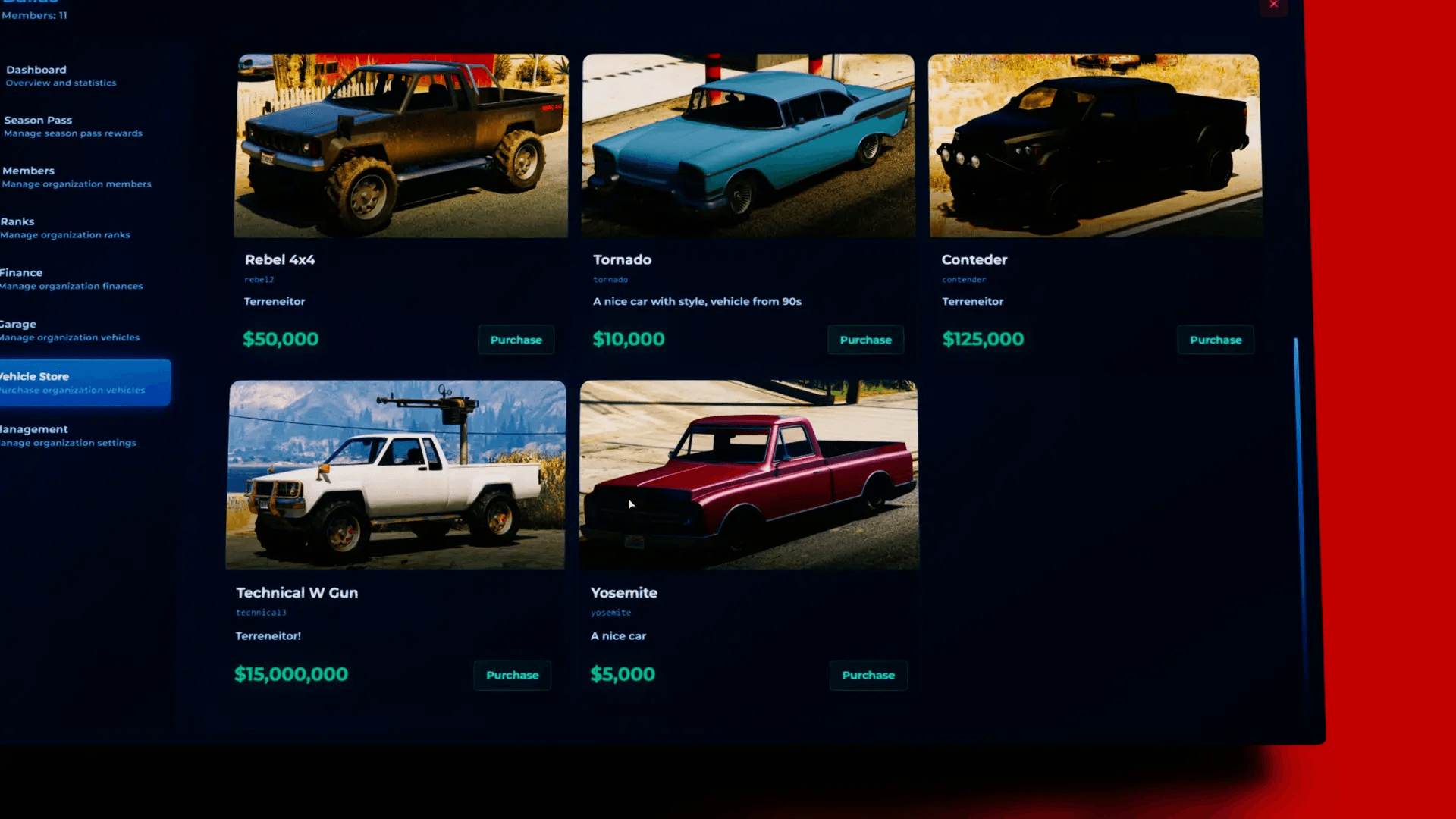The height and width of the screenshot is (819, 1456).
Task: Click the $15,000,000 price text
Action: (291, 673)
